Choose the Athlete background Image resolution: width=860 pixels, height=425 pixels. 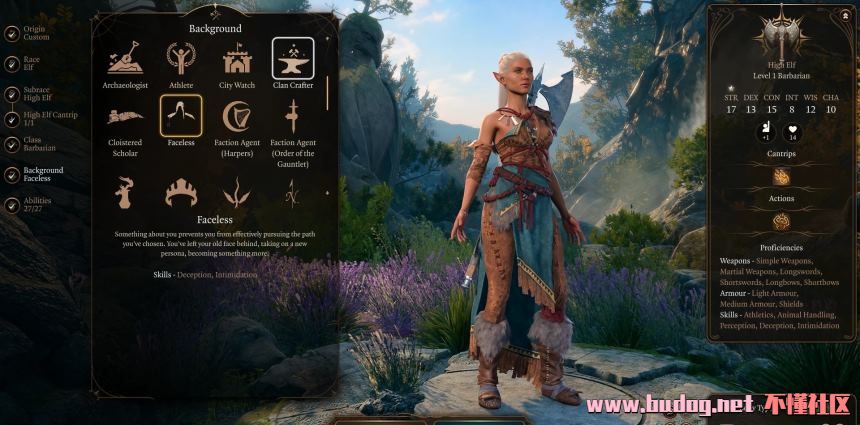pos(181,60)
